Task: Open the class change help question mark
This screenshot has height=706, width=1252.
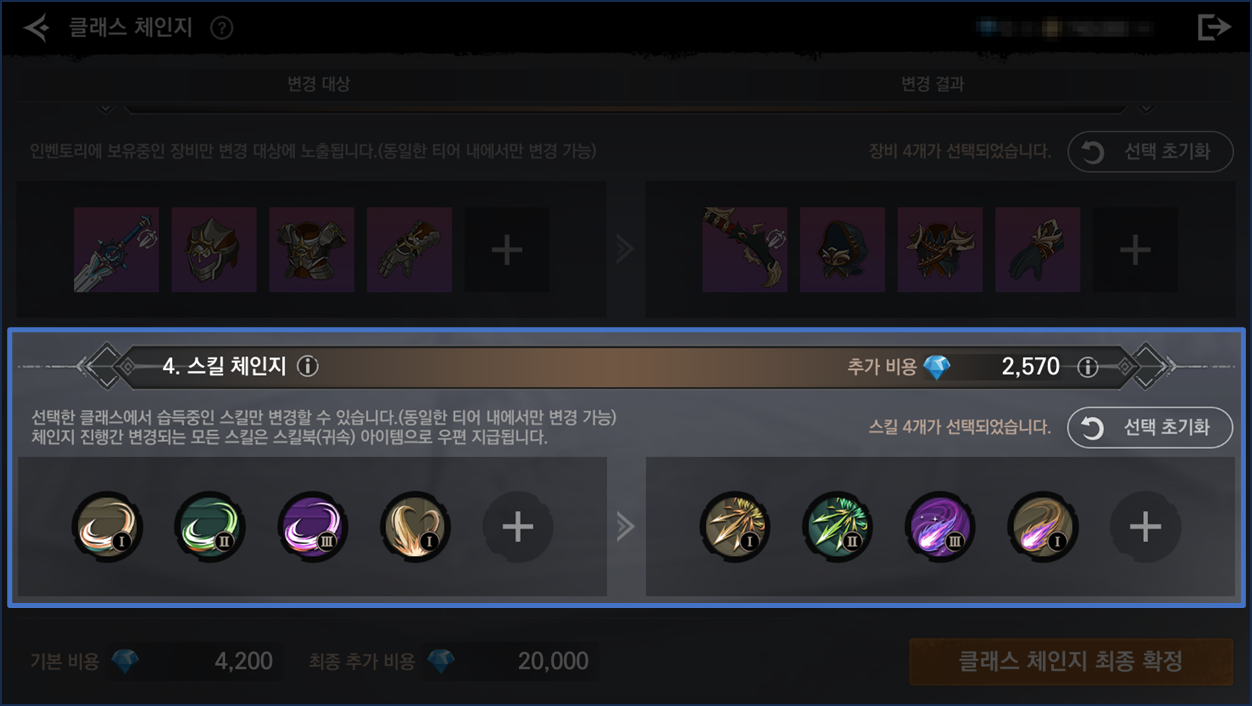Action: (x=222, y=28)
